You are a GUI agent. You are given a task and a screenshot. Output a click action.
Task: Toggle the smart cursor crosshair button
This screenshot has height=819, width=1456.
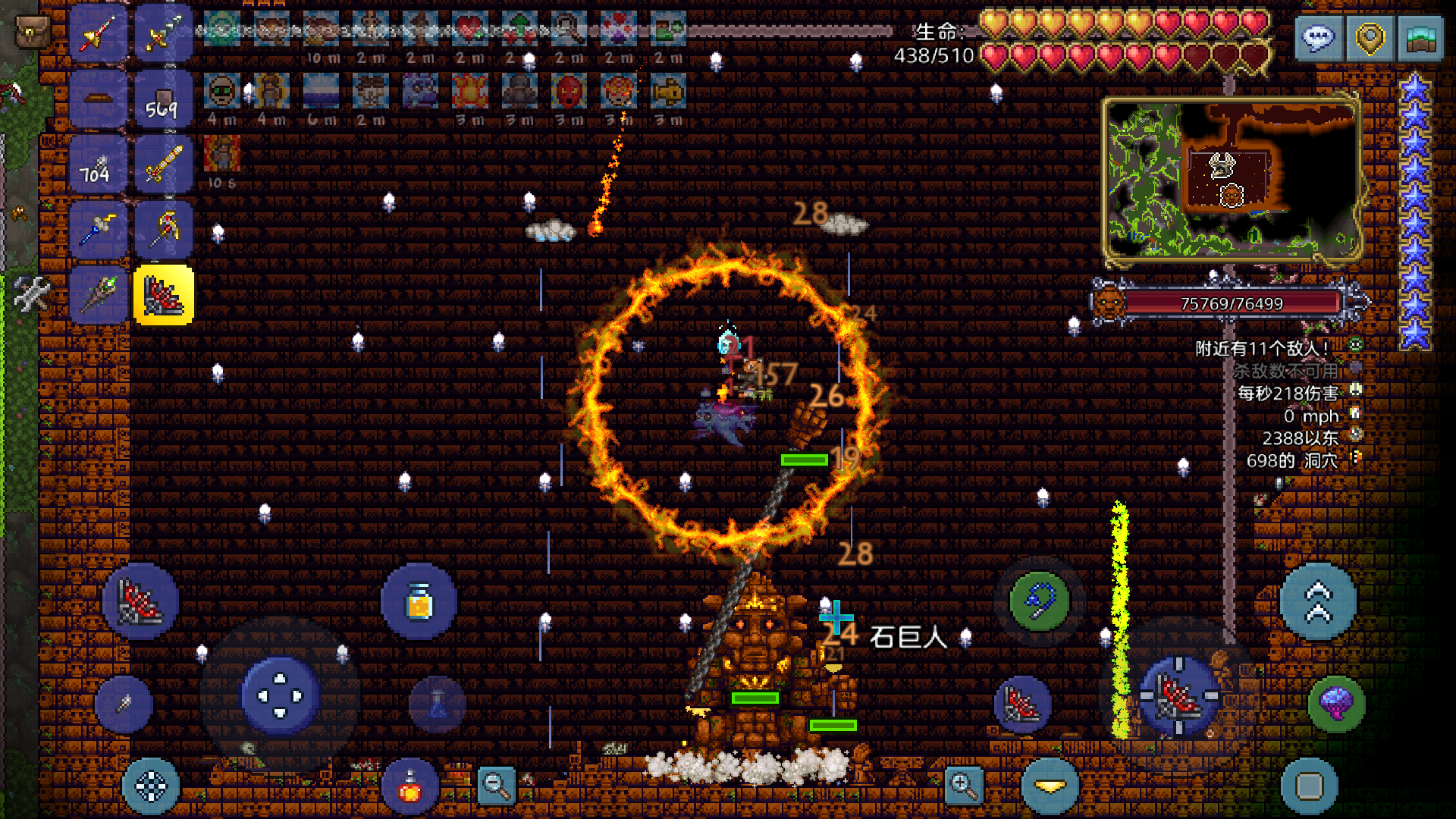coord(150,786)
